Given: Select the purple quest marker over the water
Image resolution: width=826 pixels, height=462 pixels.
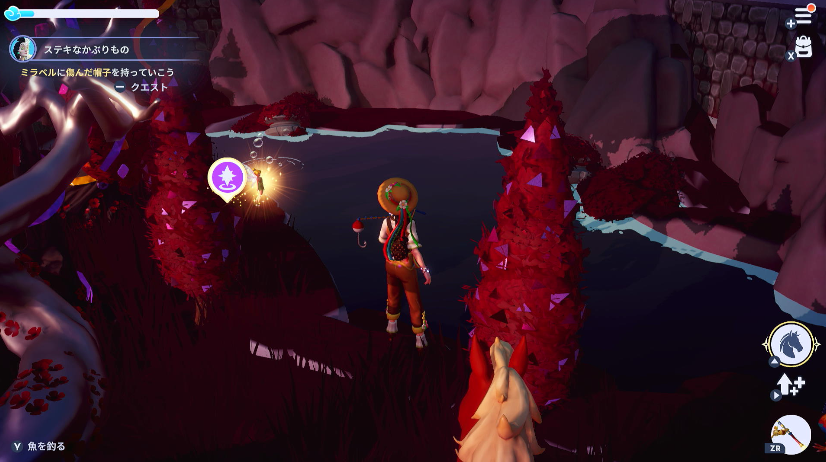Looking at the screenshot, I should (227, 177).
